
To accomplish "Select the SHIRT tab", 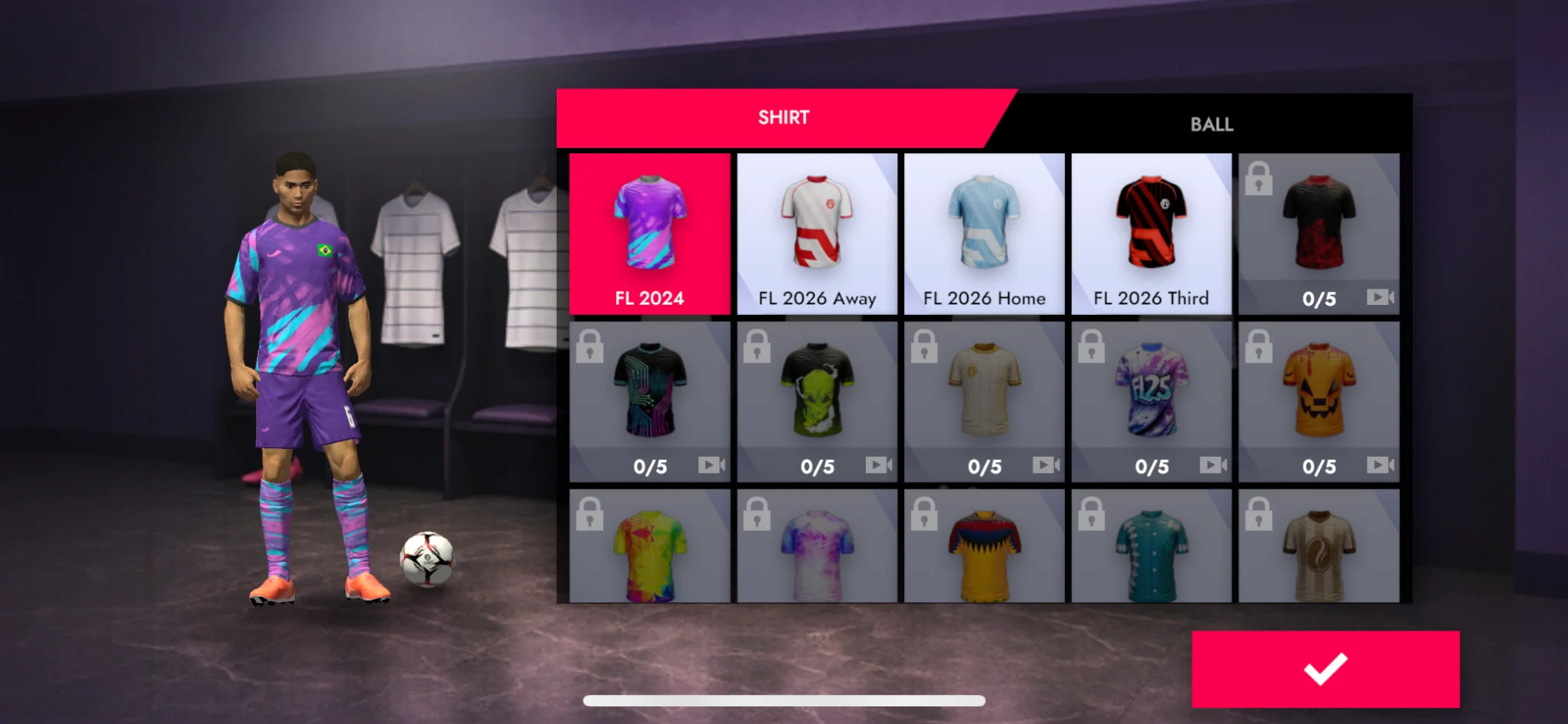I will [x=782, y=116].
